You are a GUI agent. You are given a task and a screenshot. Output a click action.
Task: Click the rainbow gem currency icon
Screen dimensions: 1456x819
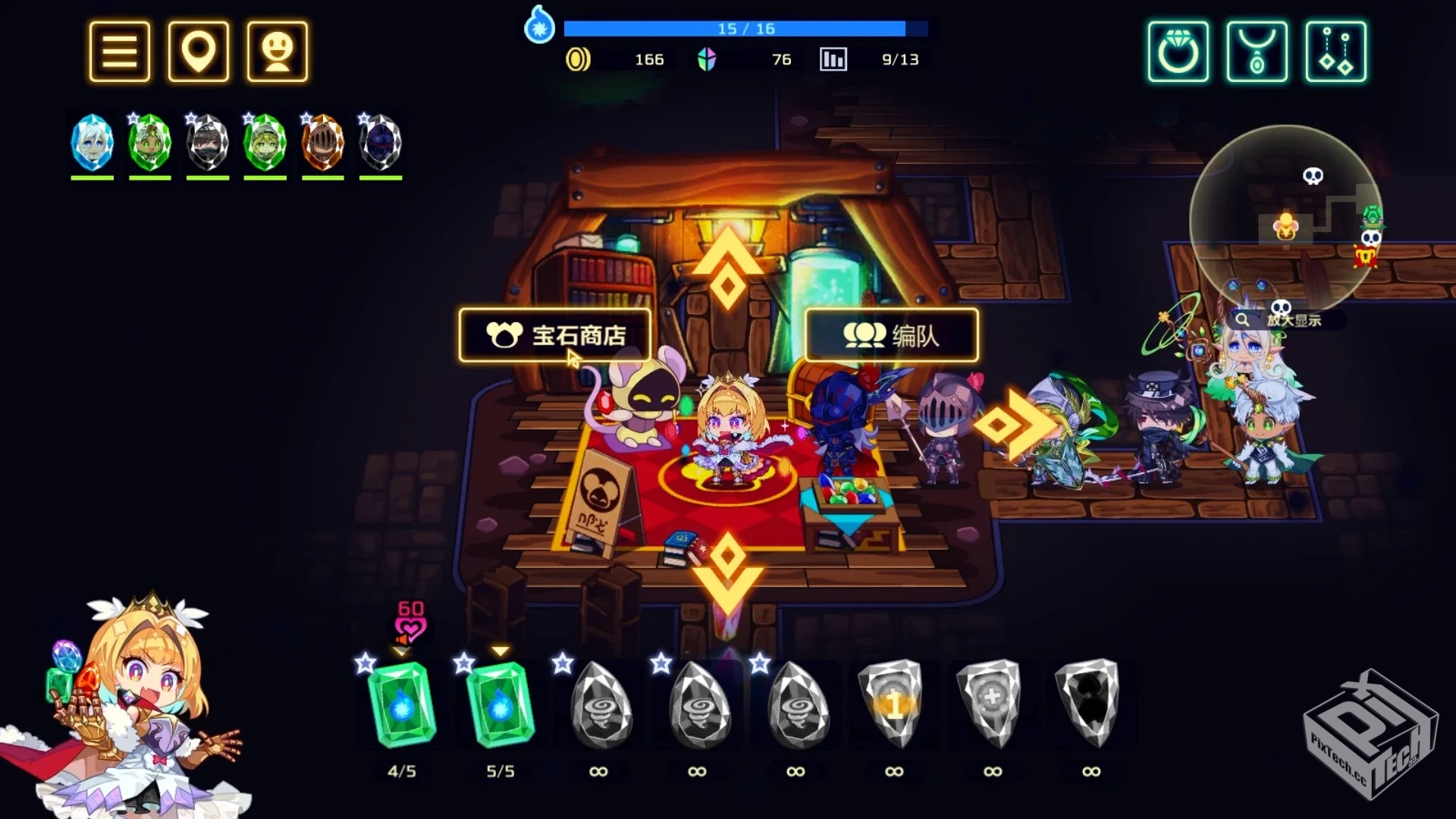707,59
